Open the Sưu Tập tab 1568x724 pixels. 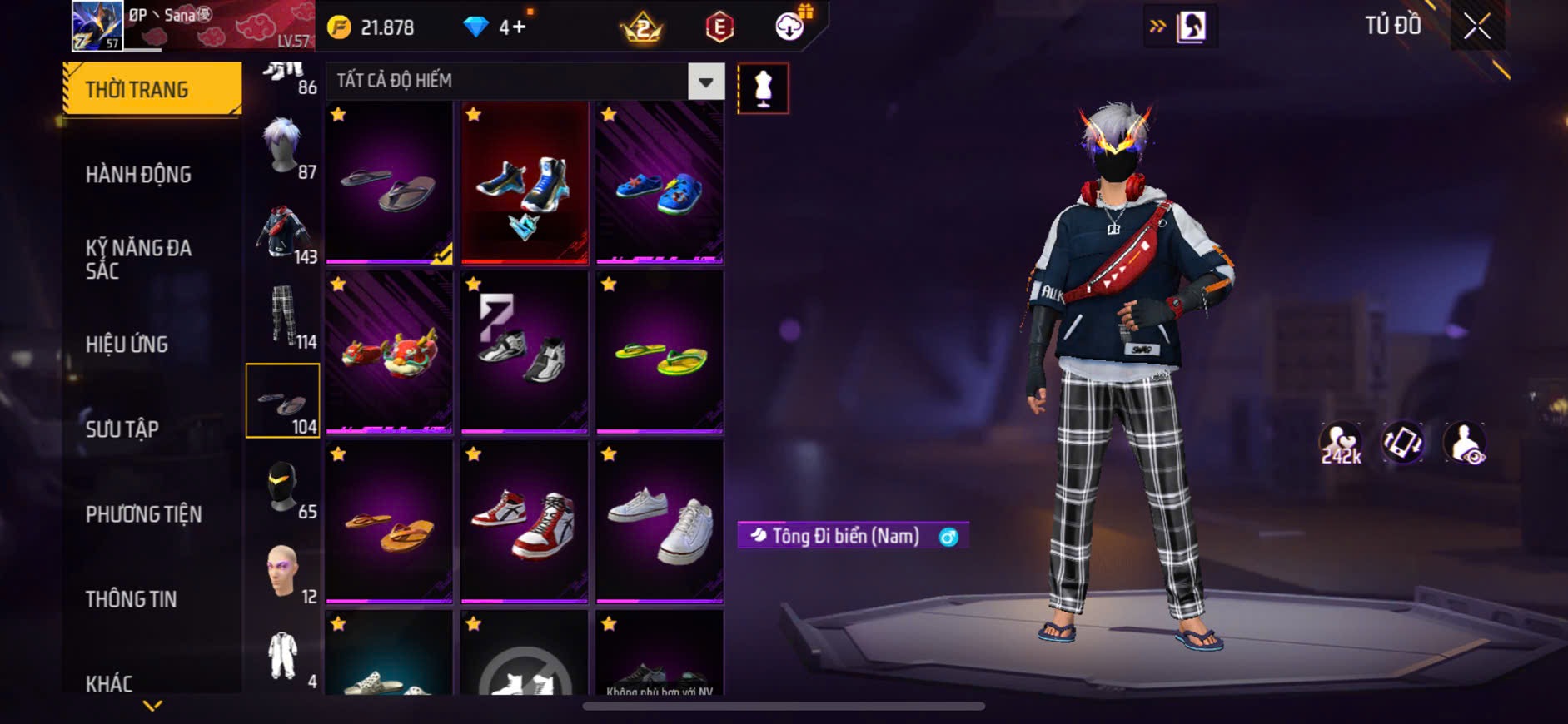coord(122,429)
